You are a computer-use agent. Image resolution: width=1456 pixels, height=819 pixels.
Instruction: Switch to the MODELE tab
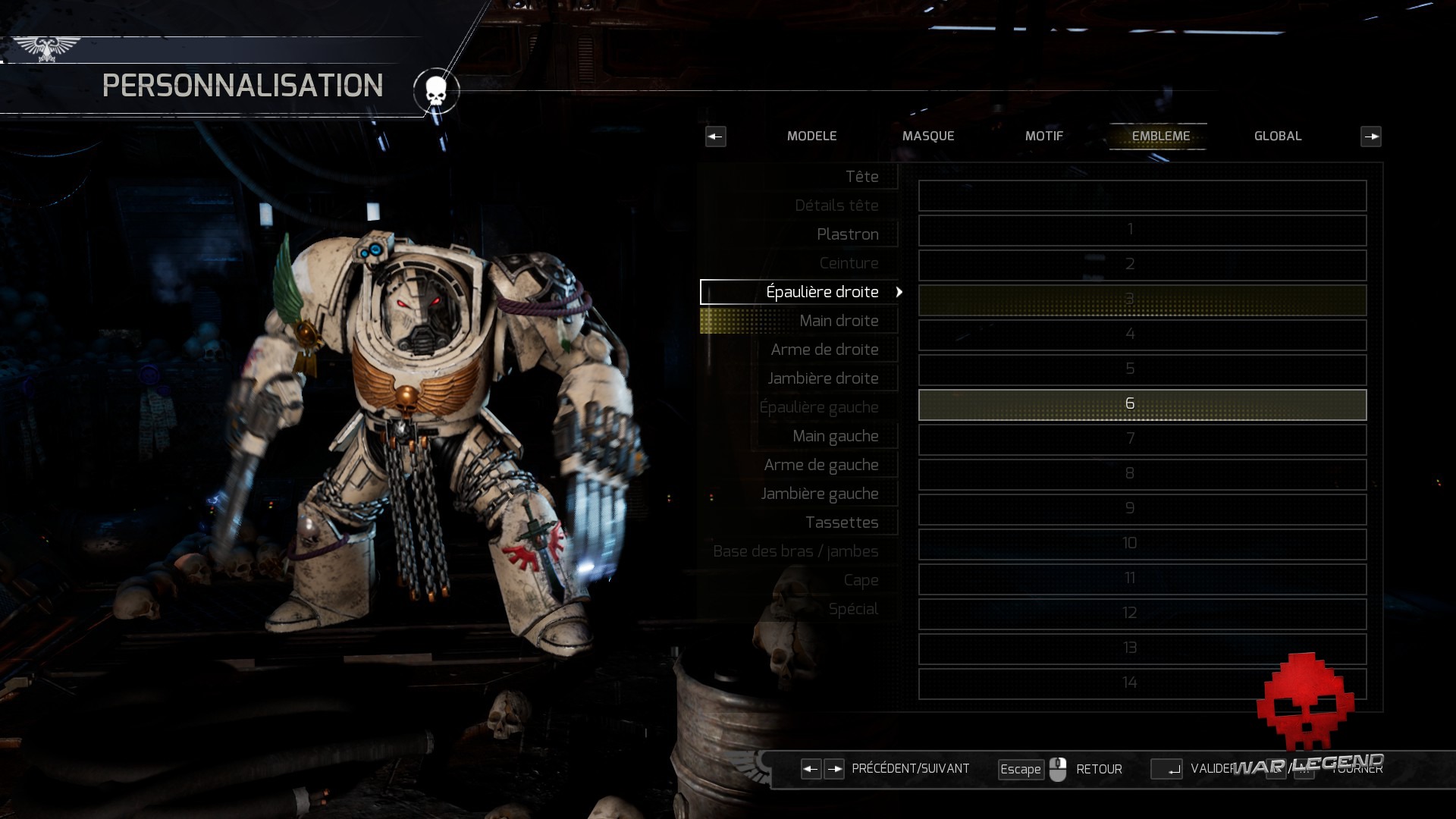(811, 136)
